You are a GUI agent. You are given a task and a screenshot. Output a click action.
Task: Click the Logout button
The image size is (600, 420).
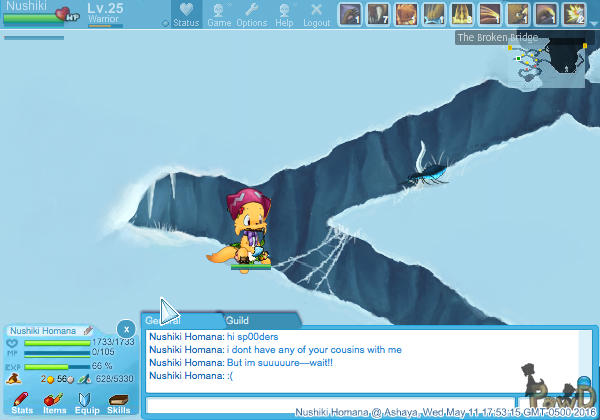[317, 14]
